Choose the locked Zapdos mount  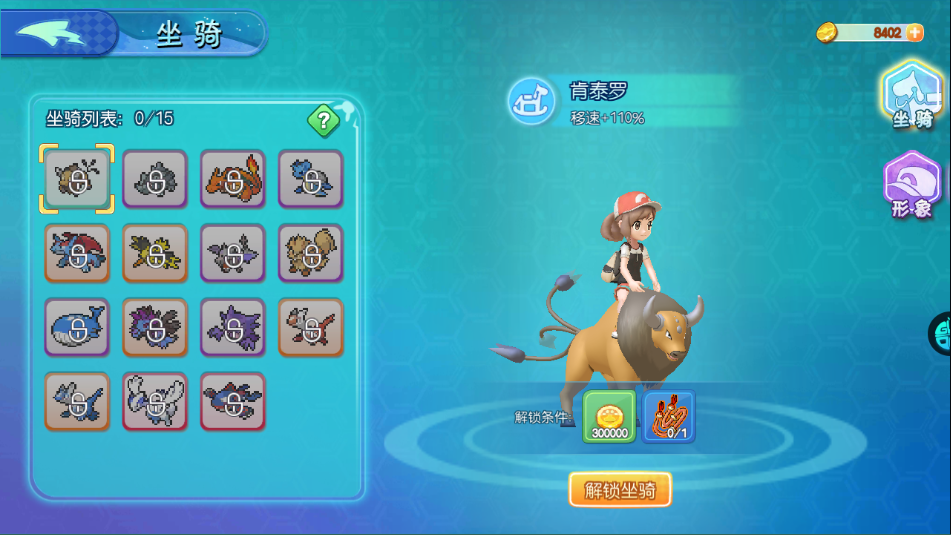point(155,253)
